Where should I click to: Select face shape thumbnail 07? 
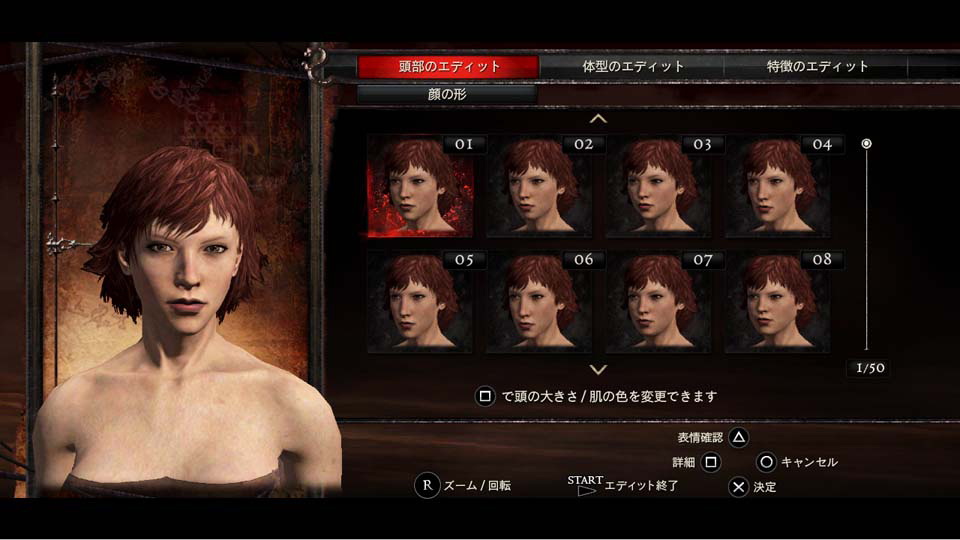pos(658,302)
